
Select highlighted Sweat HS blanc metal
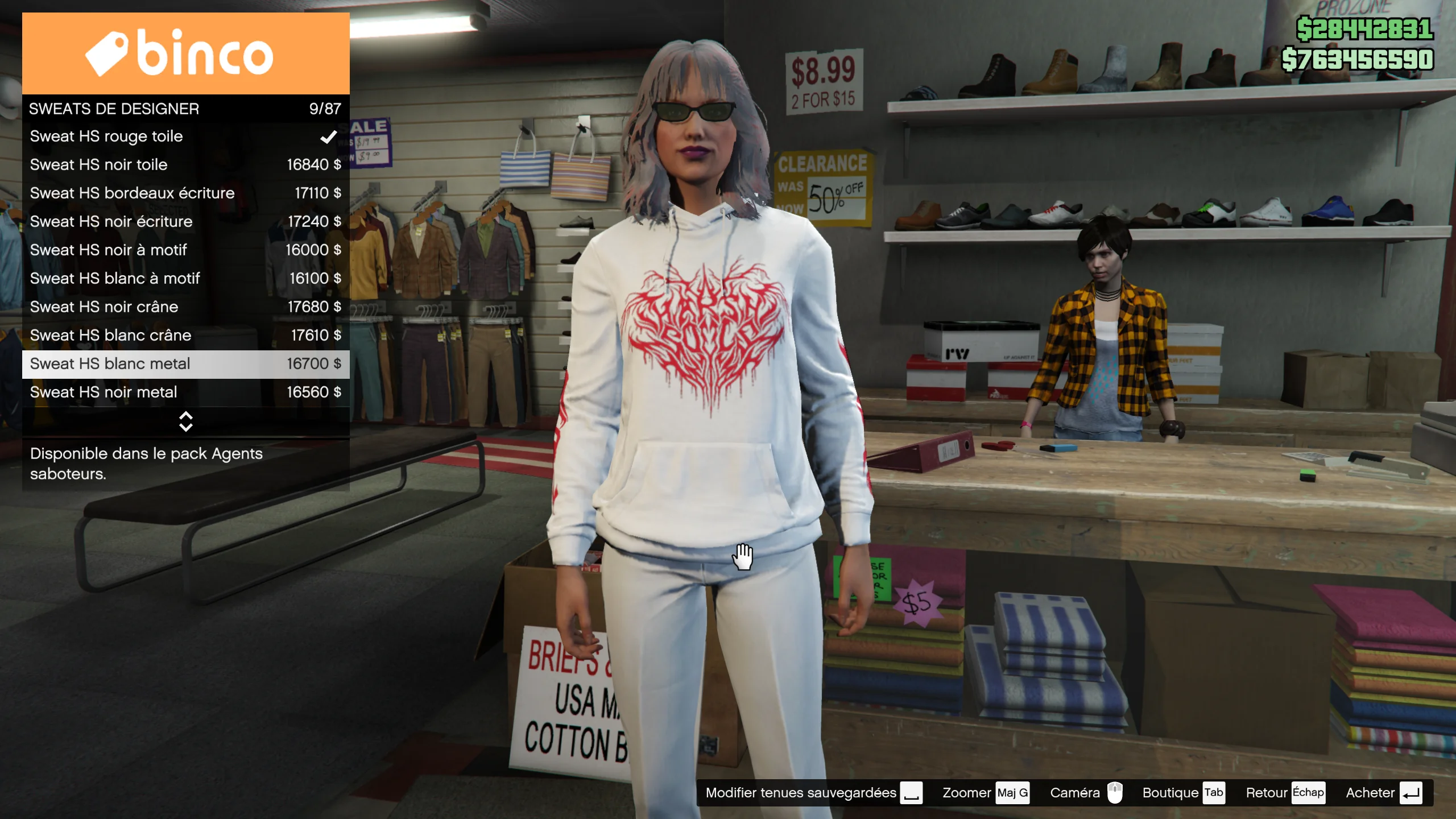pos(185,364)
